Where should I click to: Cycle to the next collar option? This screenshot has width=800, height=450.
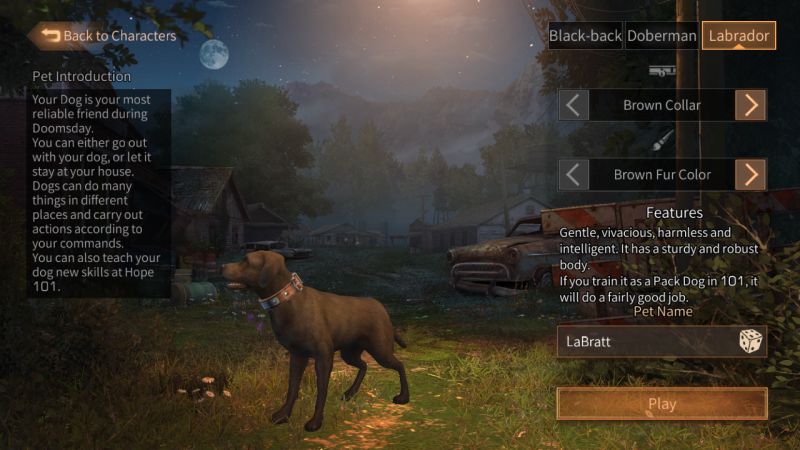tap(751, 105)
